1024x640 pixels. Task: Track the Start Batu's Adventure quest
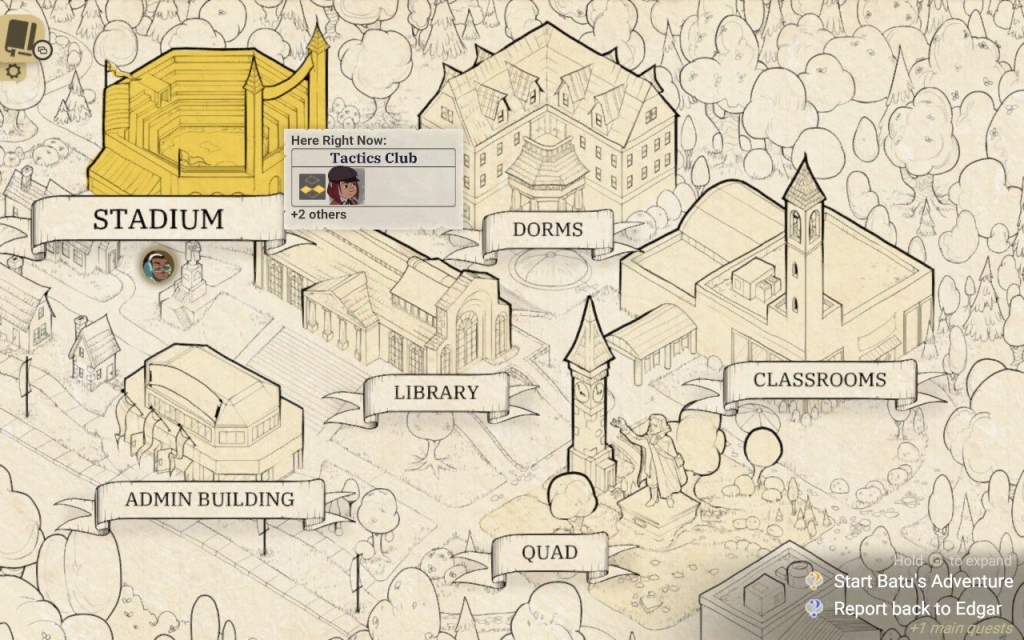pyautogui.click(x=922, y=581)
